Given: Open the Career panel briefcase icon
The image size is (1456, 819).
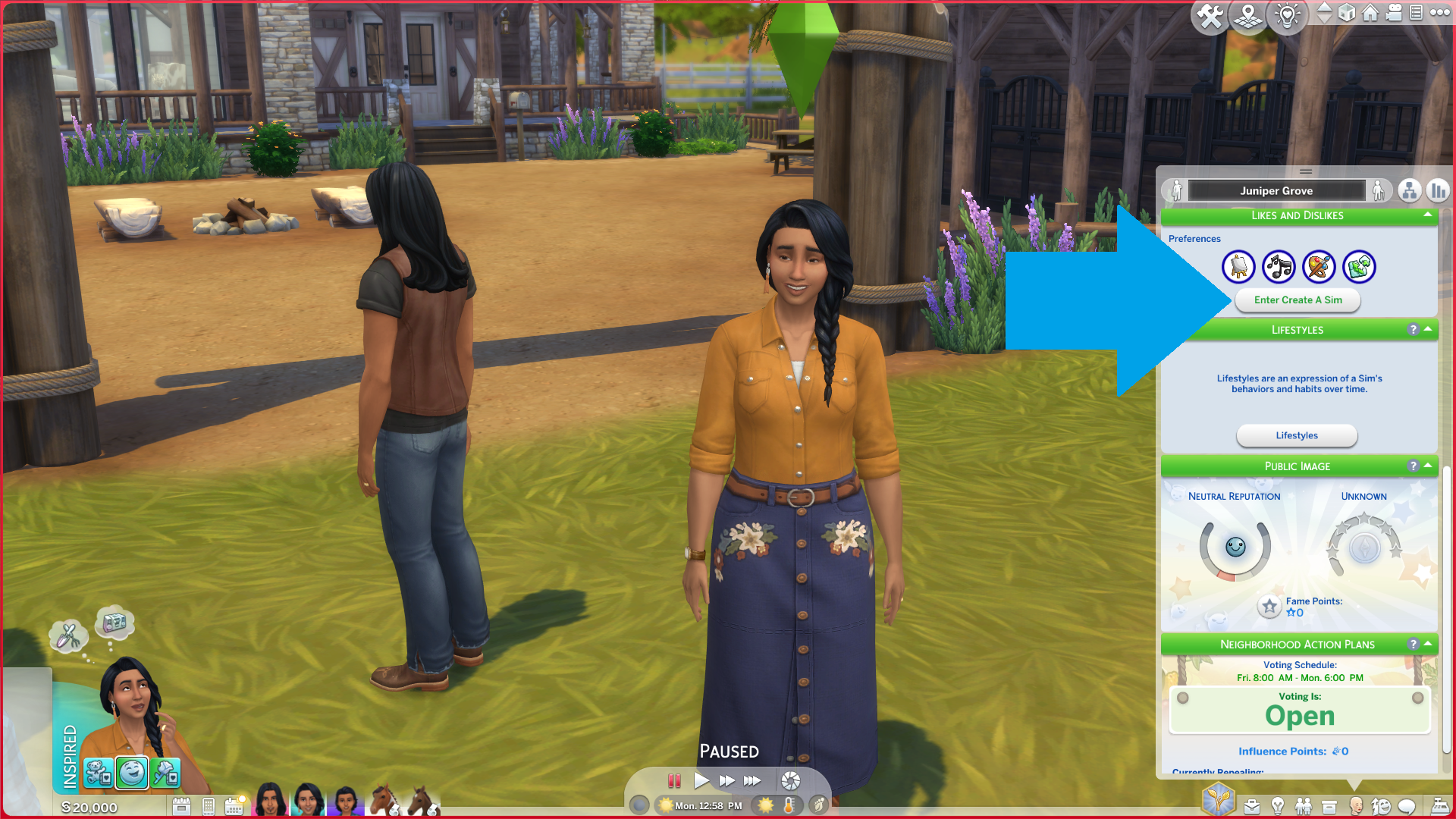Looking at the screenshot, I should pyautogui.click(x=1252, y=806).
